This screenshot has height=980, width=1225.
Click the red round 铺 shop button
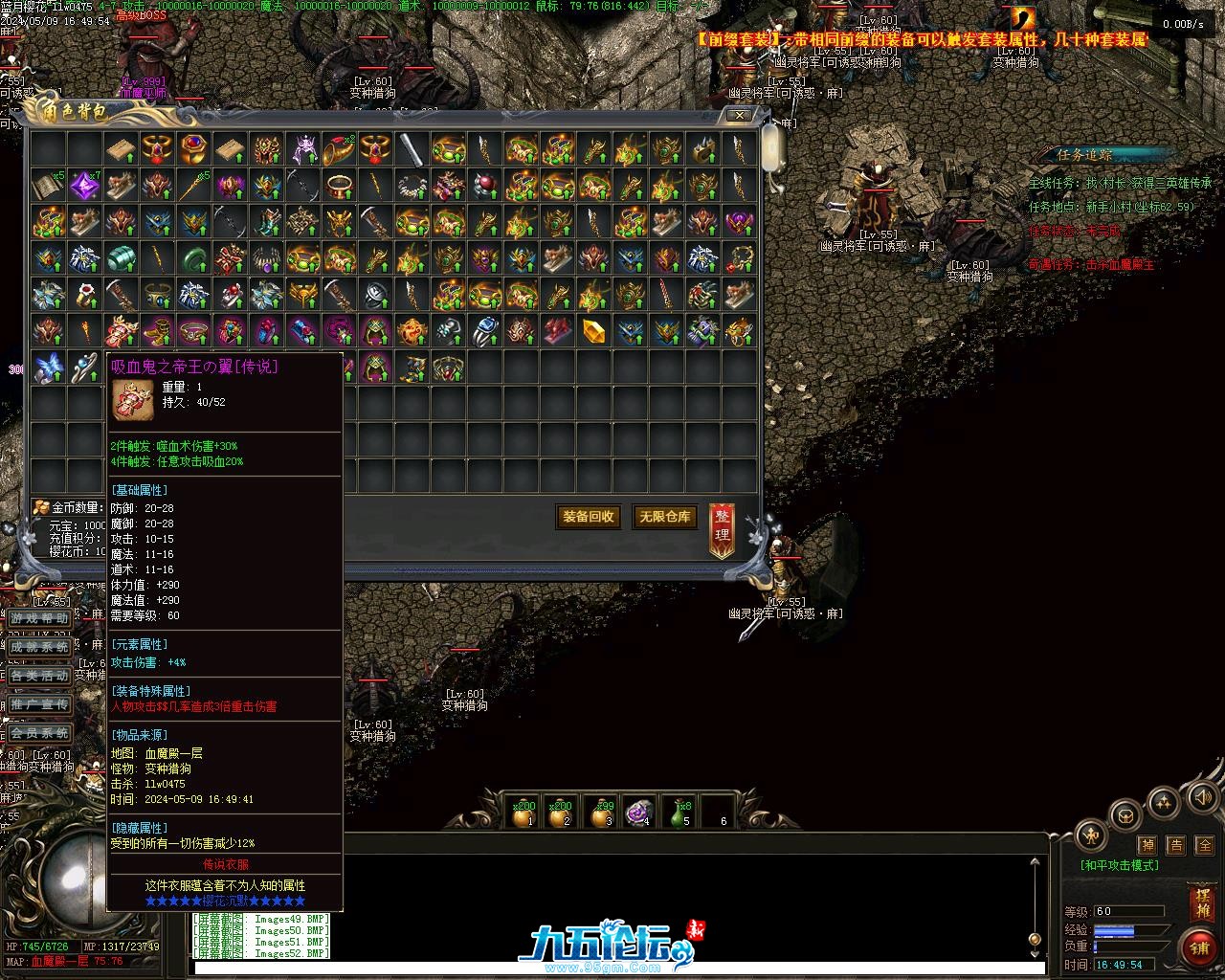(1199, 947)
